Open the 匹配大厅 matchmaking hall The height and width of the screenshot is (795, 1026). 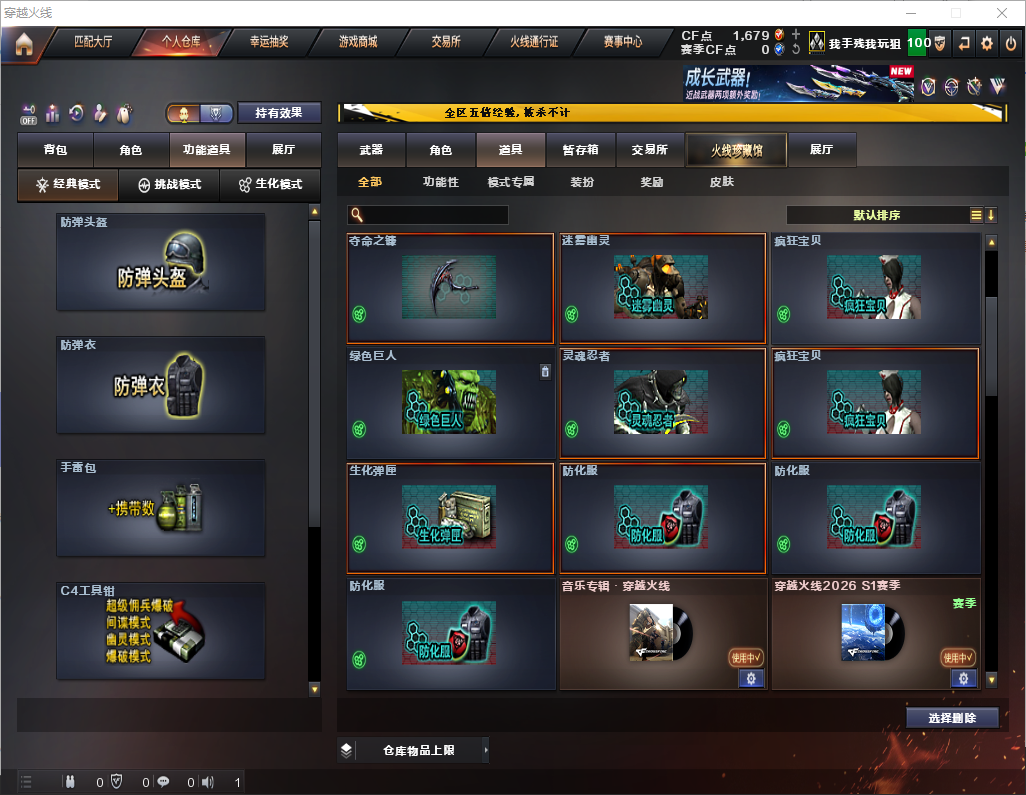[x=93, y=42]
